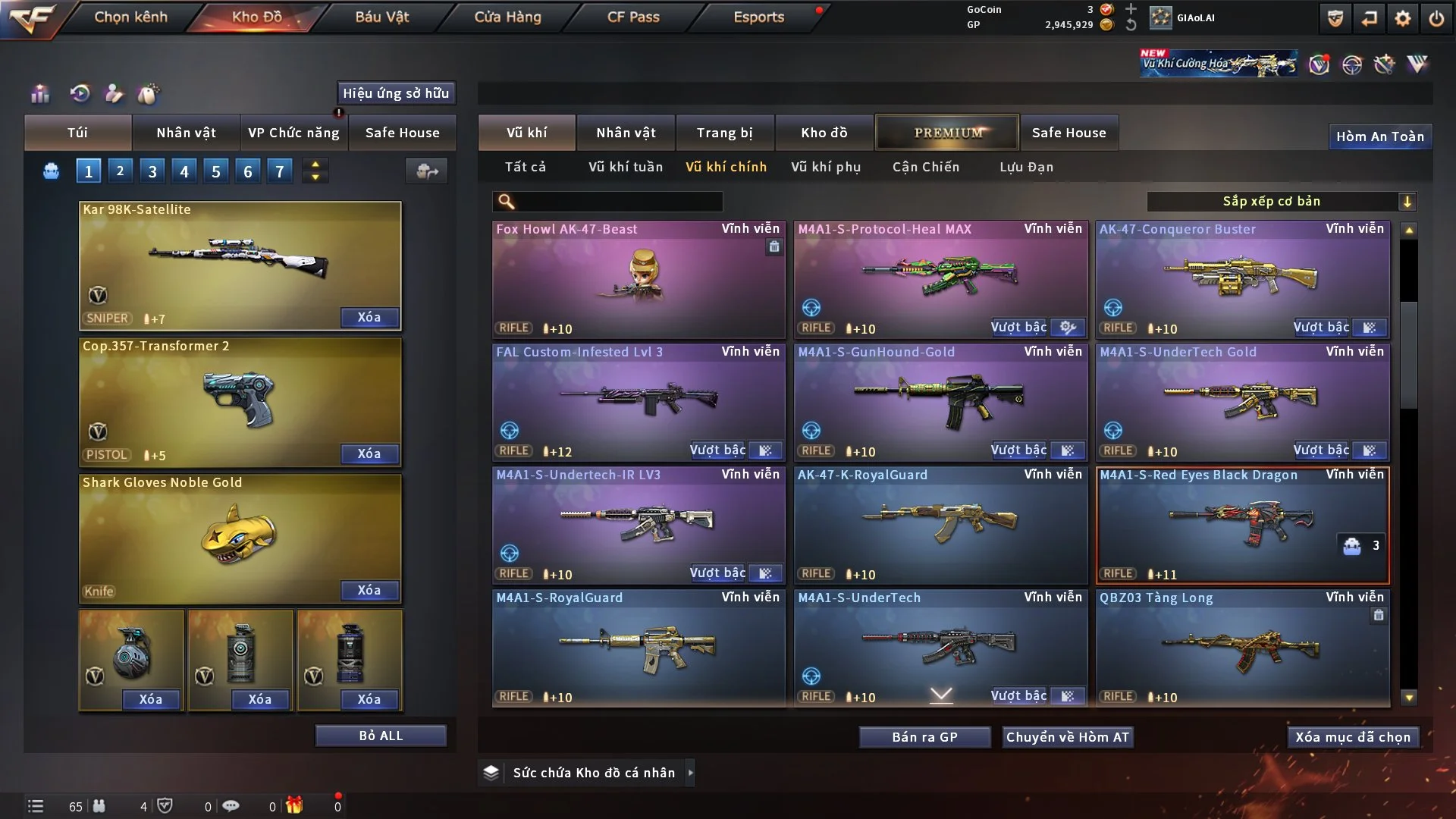
Task: Go to the Chọn kênh channel menu
Action: click(x=130, y=17)
